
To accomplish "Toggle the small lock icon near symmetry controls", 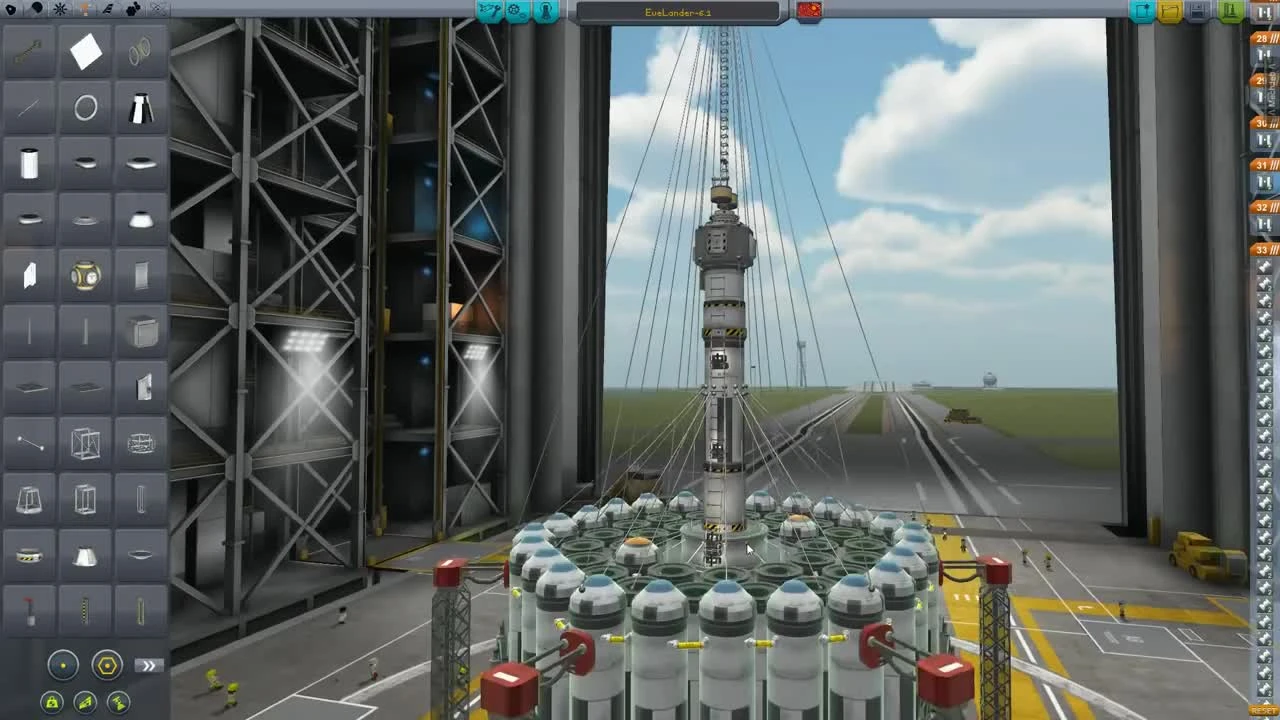I will [52, 701].
